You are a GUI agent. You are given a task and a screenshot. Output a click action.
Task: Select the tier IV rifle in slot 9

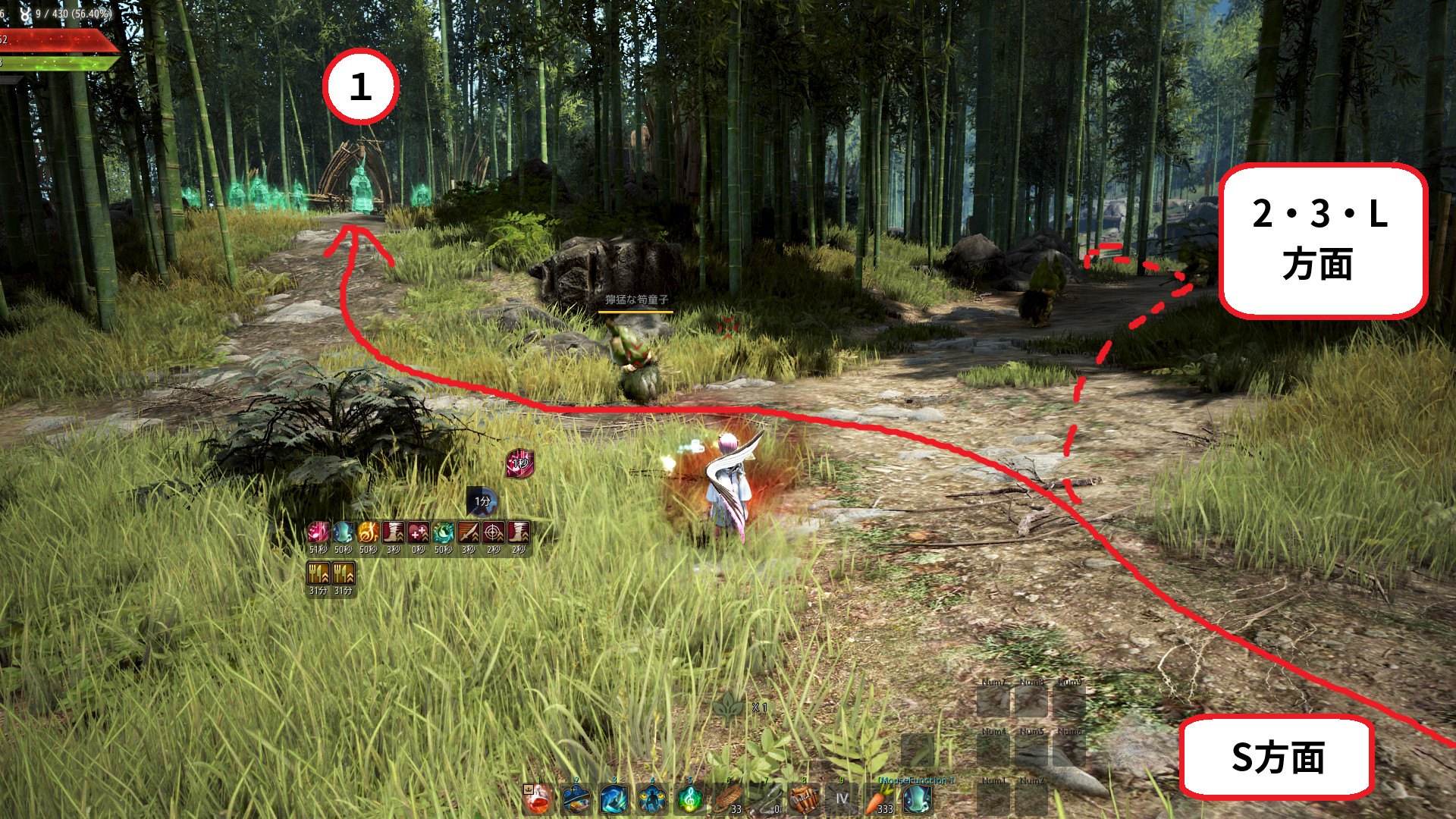842,799
